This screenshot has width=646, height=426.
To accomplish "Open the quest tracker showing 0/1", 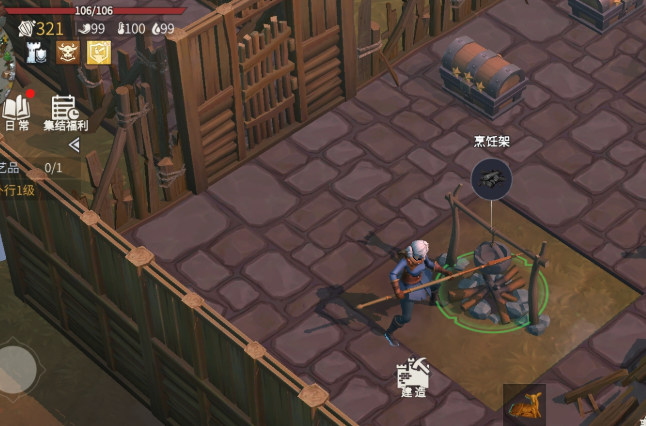I will 35,168.
